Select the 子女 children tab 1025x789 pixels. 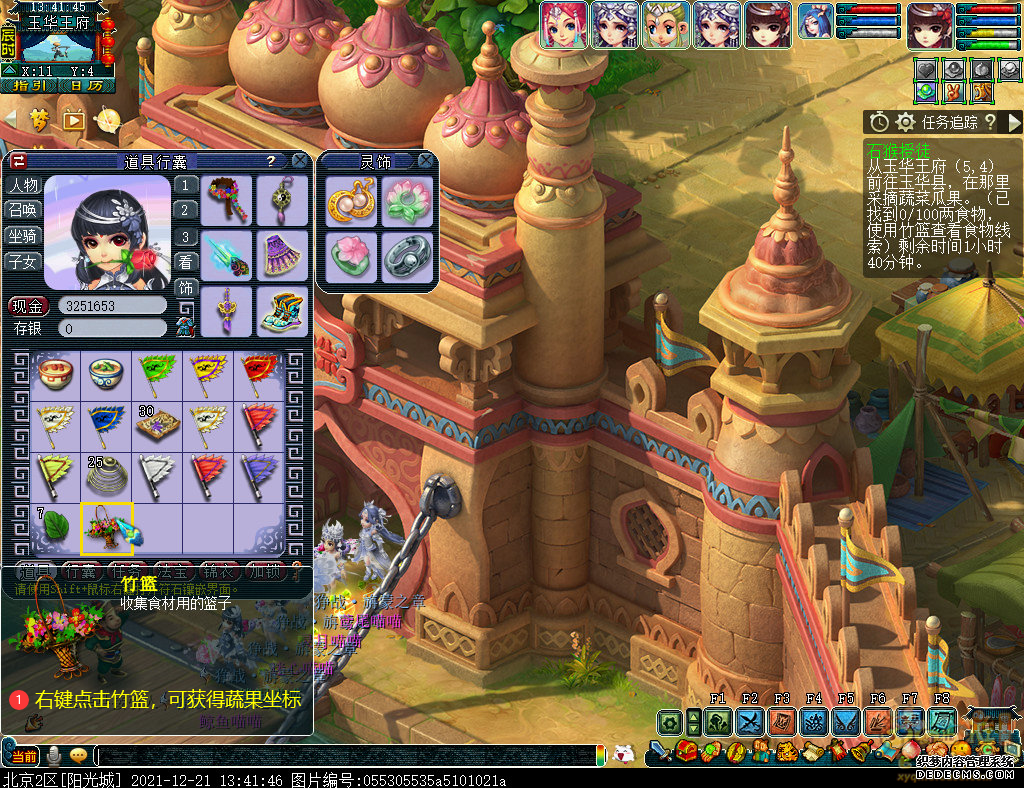[x=24, y=261]
